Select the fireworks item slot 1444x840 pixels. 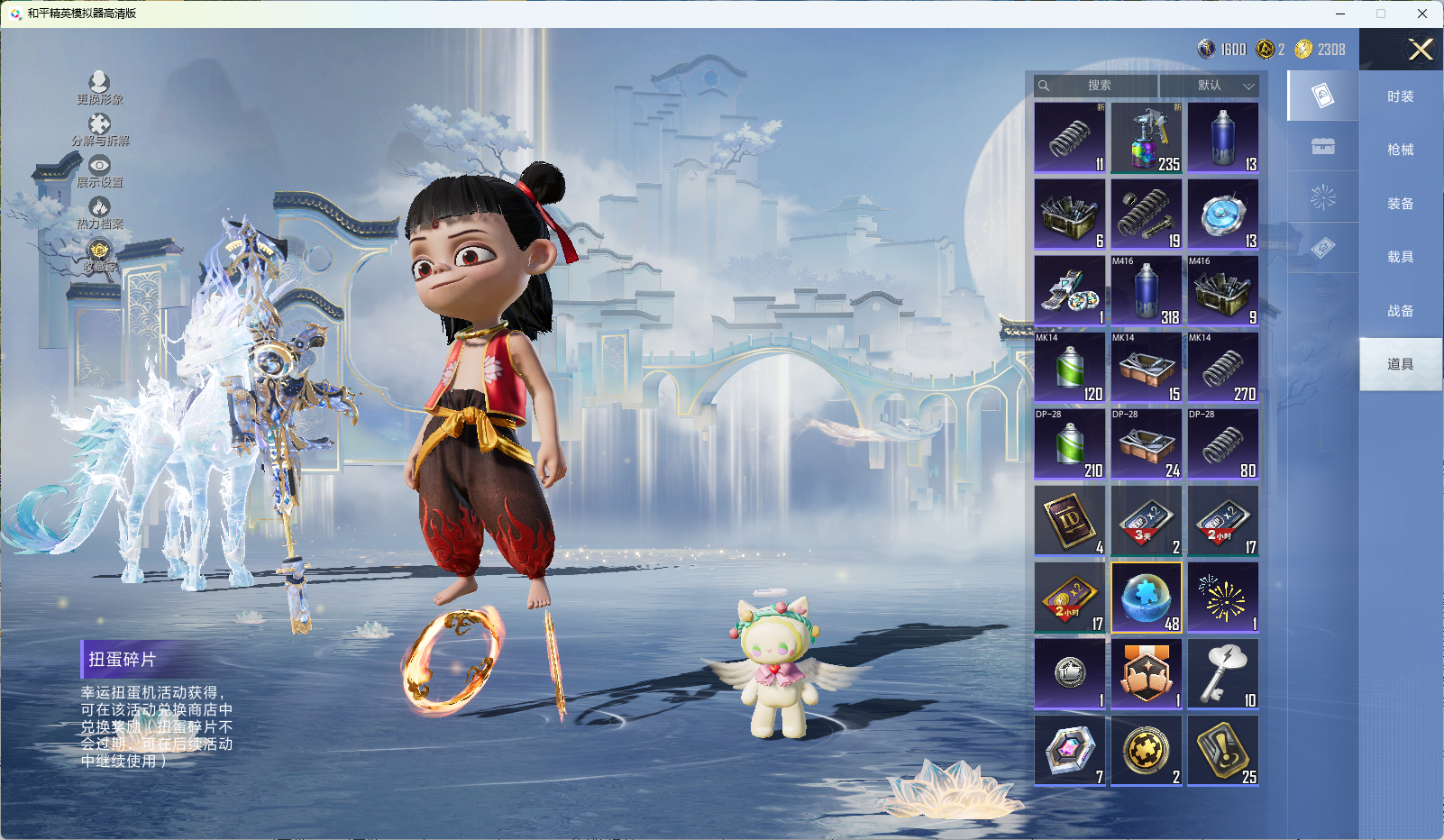click(x=1223, y=598)
